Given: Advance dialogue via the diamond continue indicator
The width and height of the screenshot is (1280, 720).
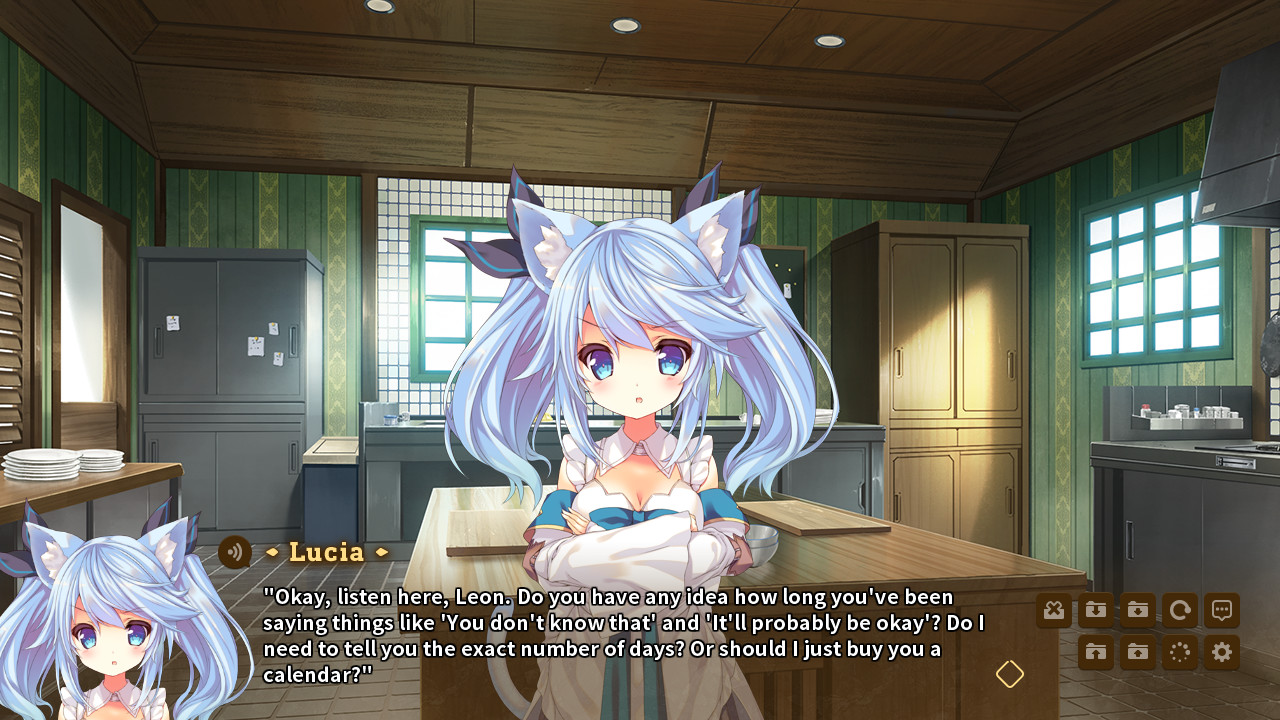Looking at the screenshot, I should (1010, 674).
